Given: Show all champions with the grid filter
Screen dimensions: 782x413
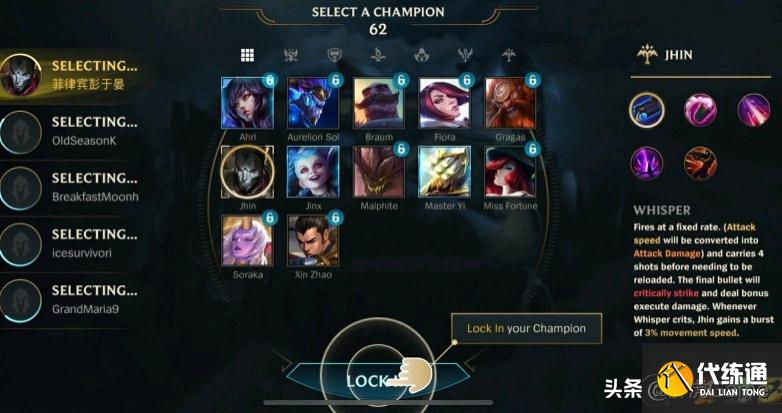Looking at the screenshot, I should tap(248, 55).
